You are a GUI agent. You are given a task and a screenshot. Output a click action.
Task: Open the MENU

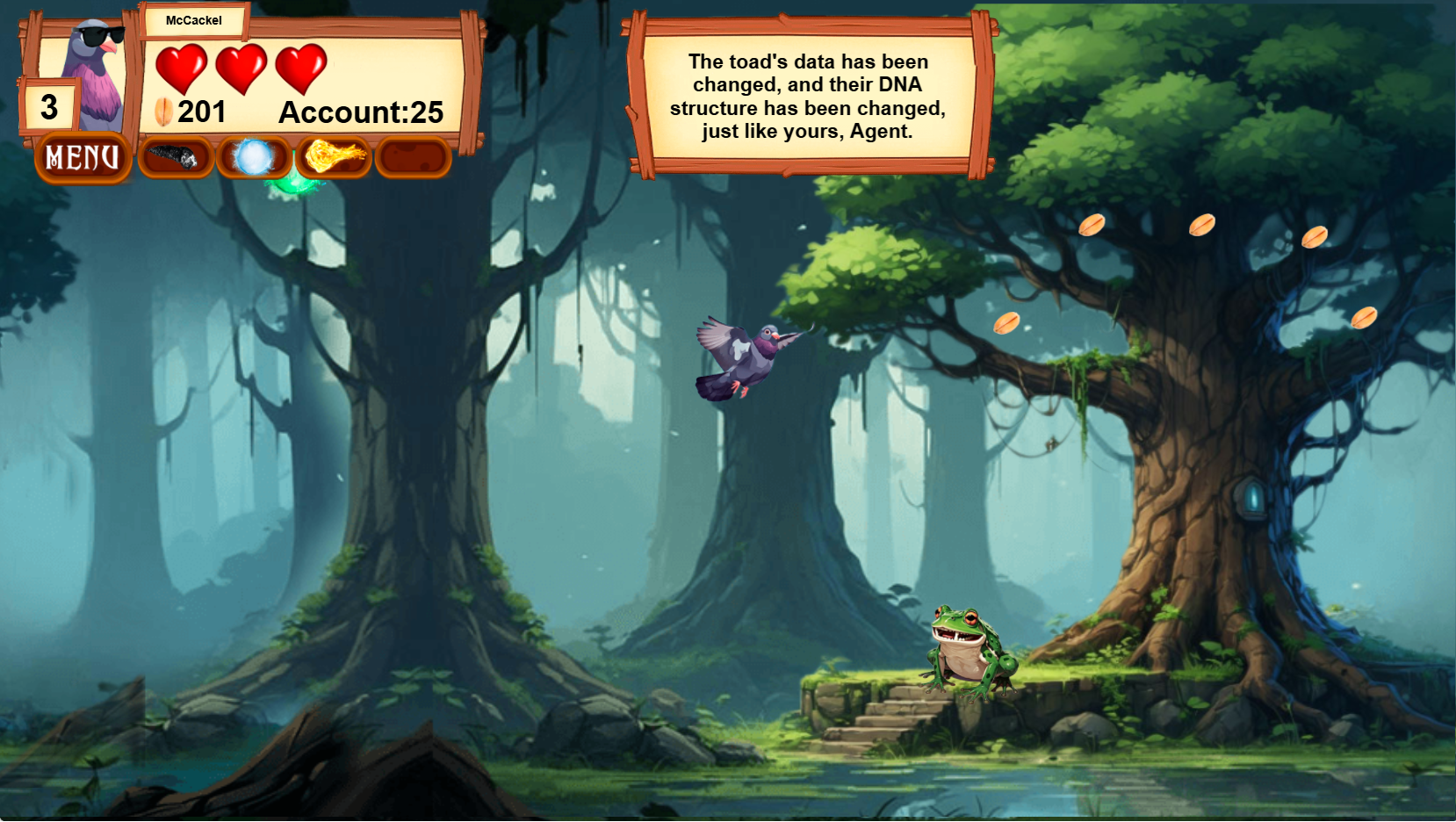pyautogui.click(x=82, y=158)
